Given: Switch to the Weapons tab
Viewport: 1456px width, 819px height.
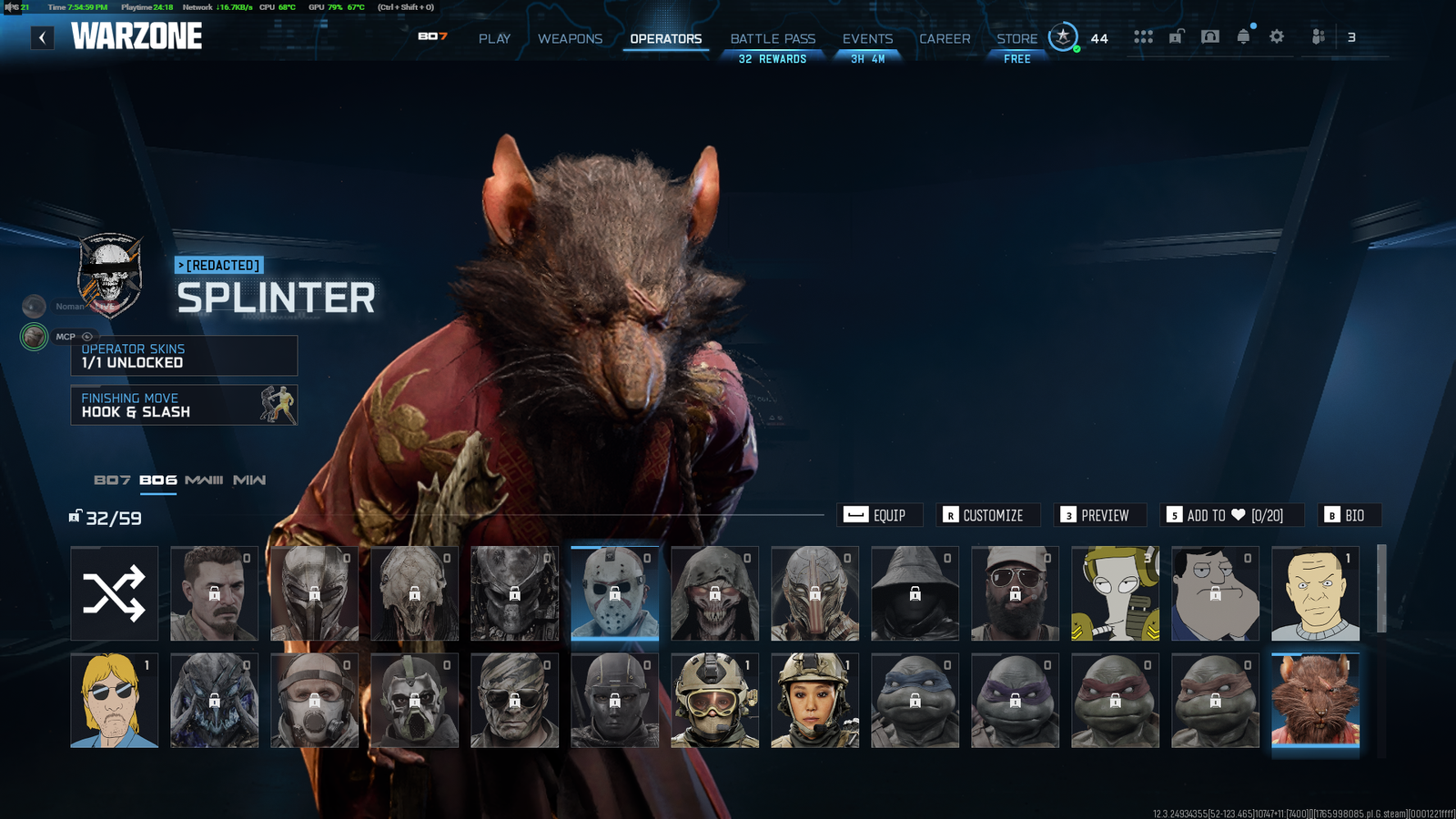Looking at the screenshot, I should tap(570, 38).
